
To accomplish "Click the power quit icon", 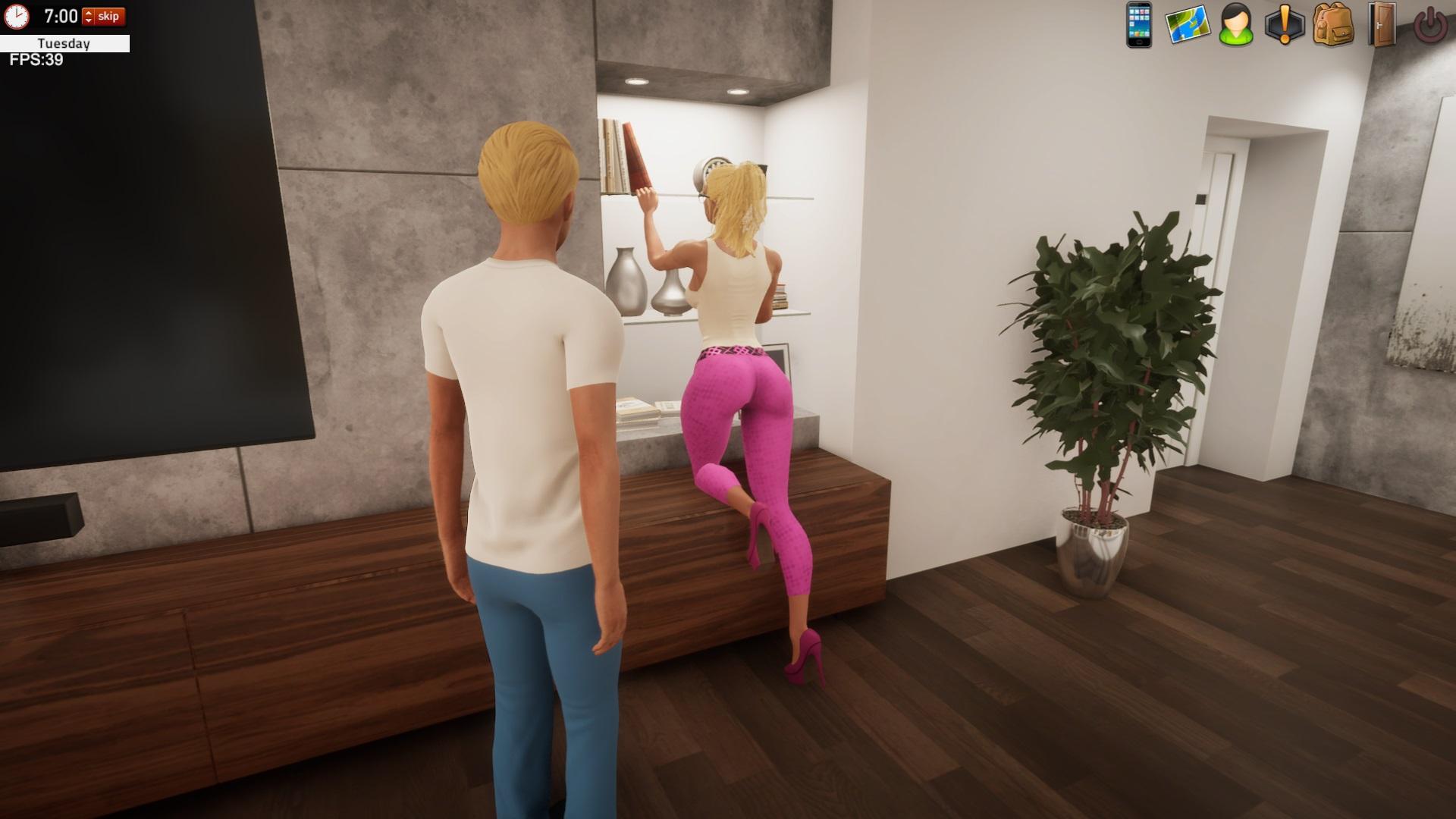I will (x=1430, y=25).
